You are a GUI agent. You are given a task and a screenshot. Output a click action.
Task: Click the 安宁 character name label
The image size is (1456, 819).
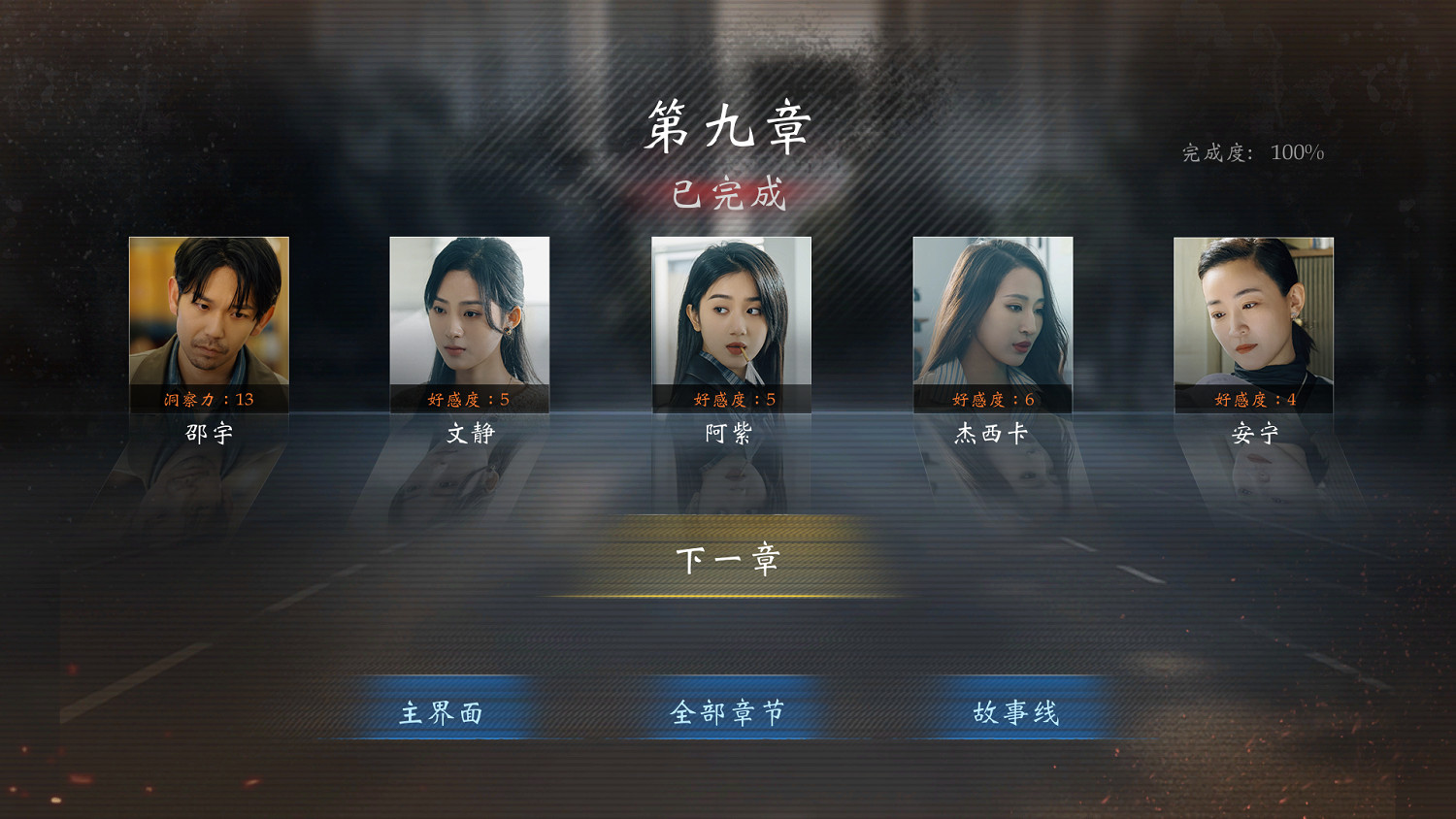[x=1252, y=432]
